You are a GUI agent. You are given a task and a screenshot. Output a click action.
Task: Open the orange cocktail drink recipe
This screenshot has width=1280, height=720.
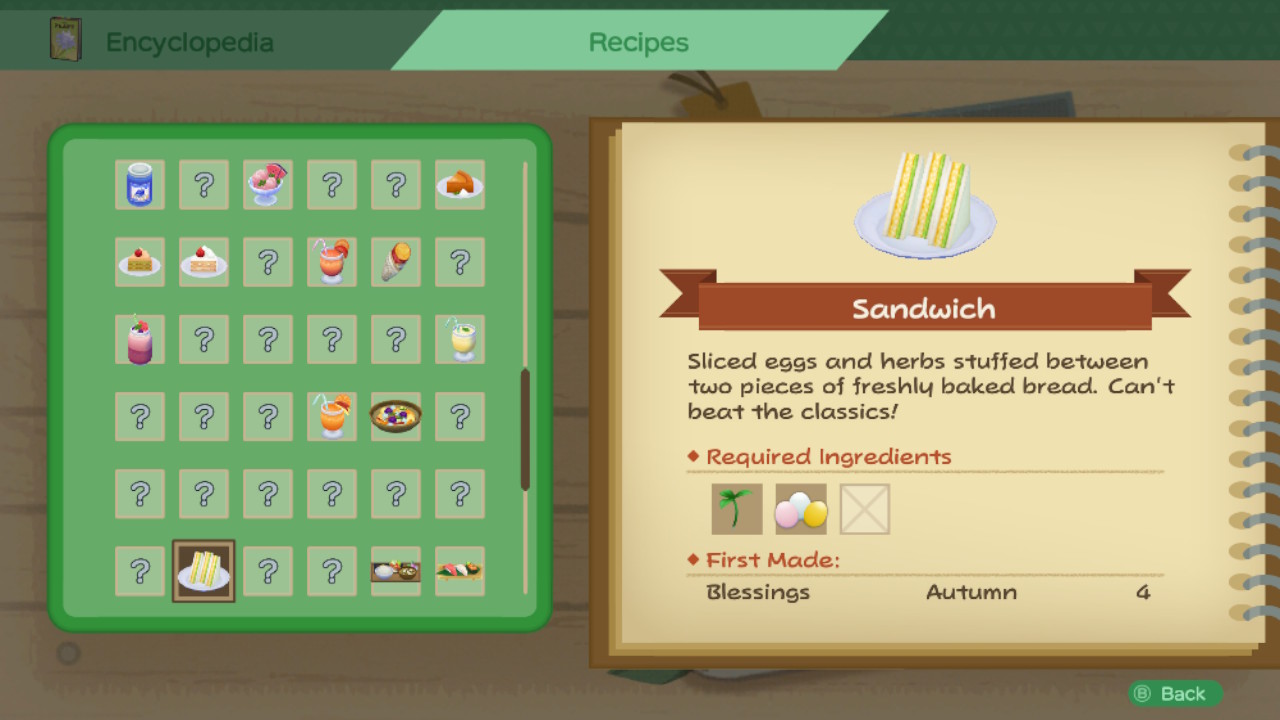[x=332, y=261]
